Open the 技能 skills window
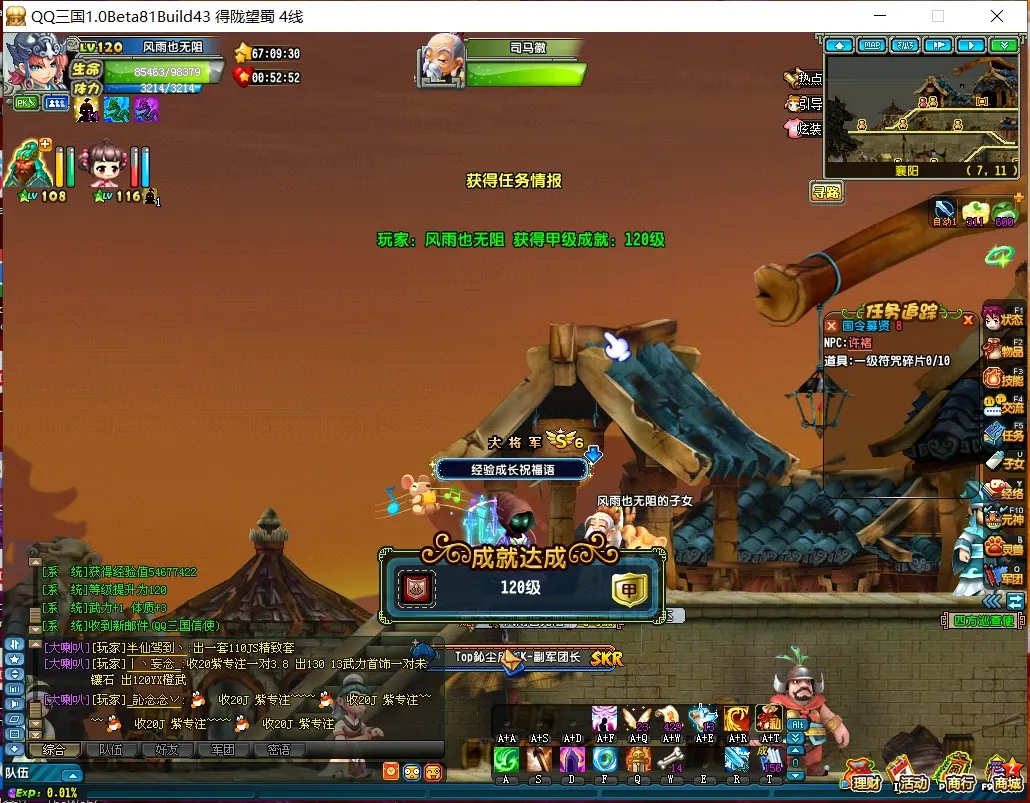This screenshot has width=1030, height=803. 1003,377
